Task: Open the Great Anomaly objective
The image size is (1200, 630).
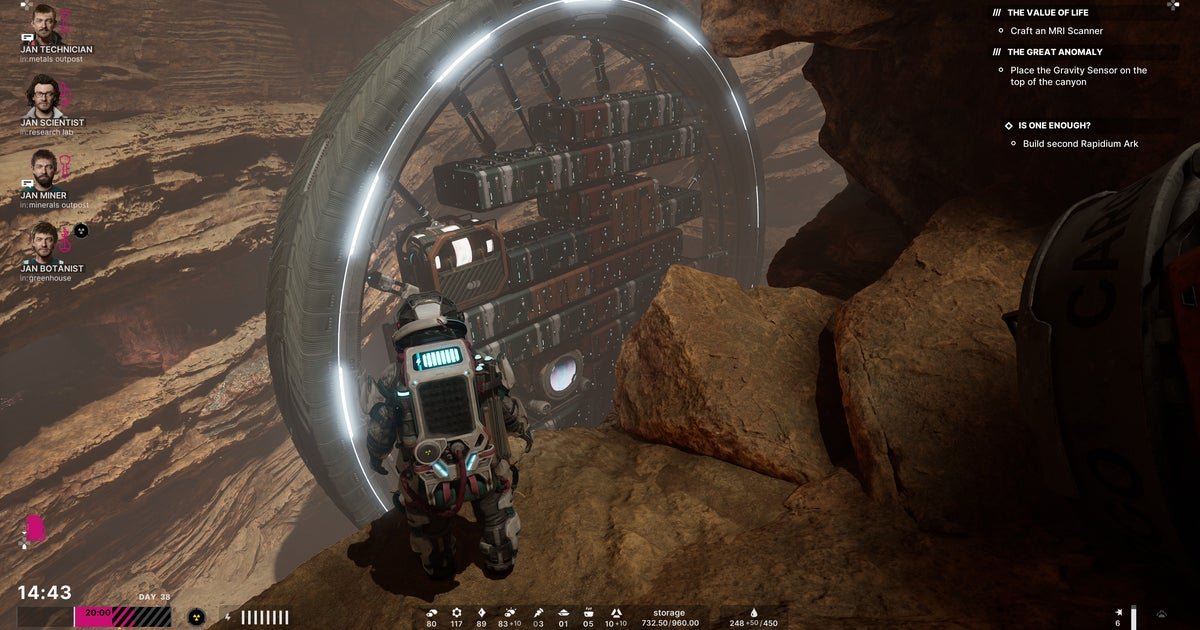Action: pyautogui.click(x=1054, y=52)
